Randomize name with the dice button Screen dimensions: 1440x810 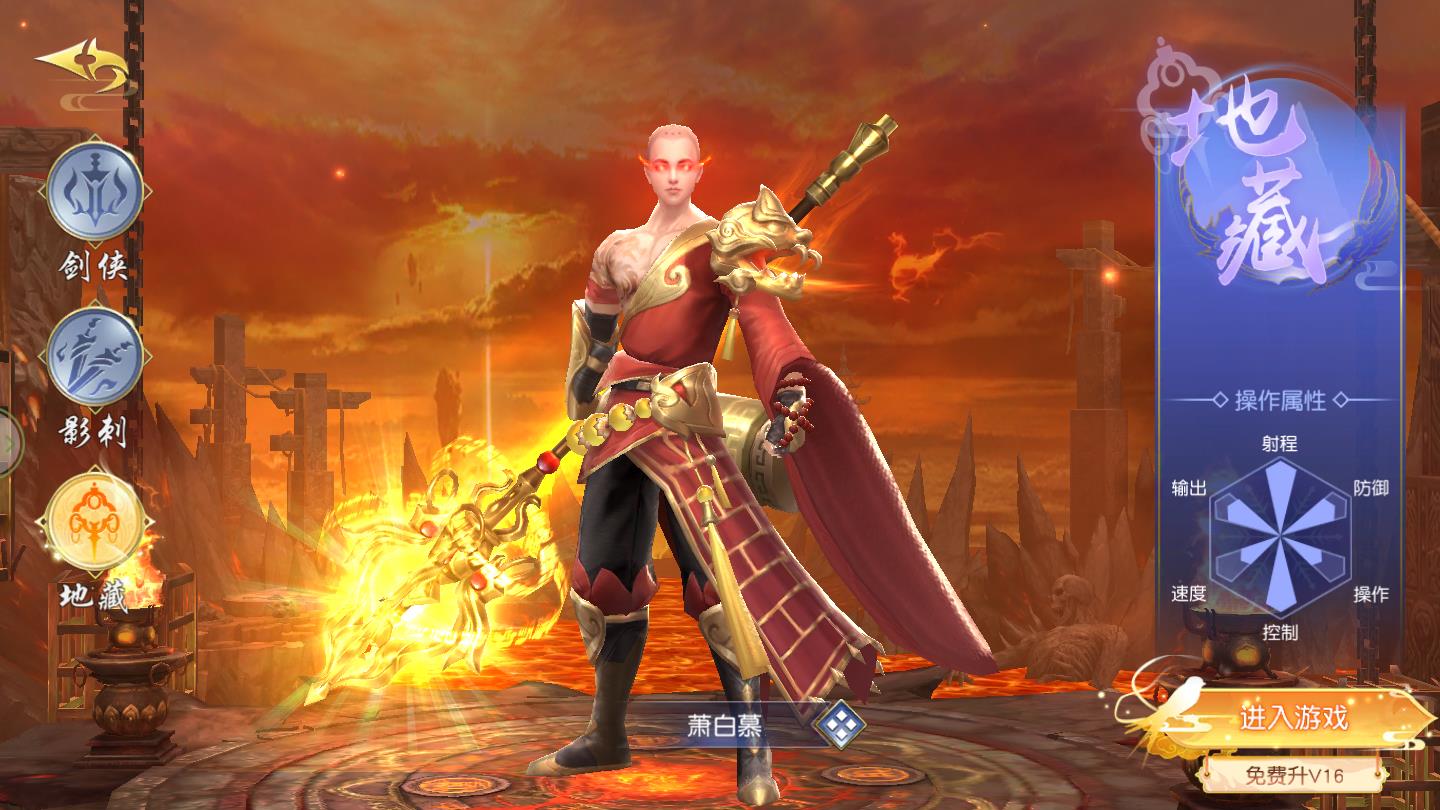pyautogui.click(x=838, y=724)
